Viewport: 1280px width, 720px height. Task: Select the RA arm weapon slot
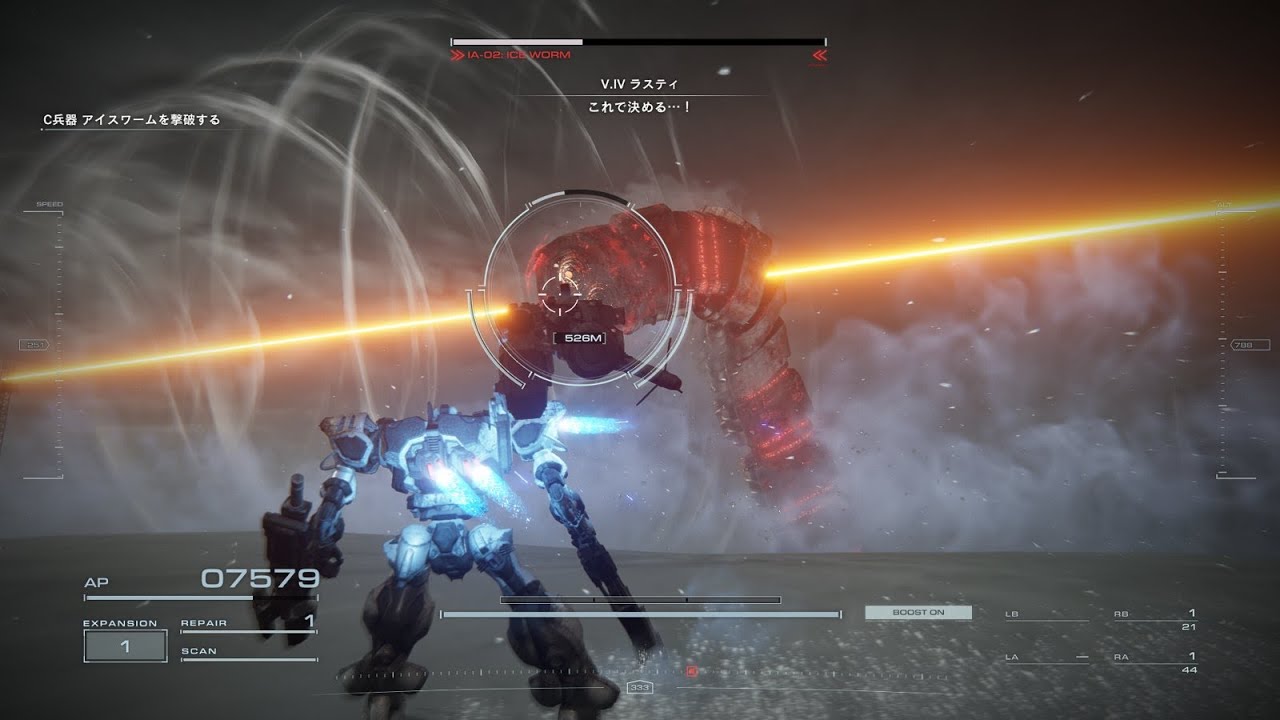click(1155, 662)
